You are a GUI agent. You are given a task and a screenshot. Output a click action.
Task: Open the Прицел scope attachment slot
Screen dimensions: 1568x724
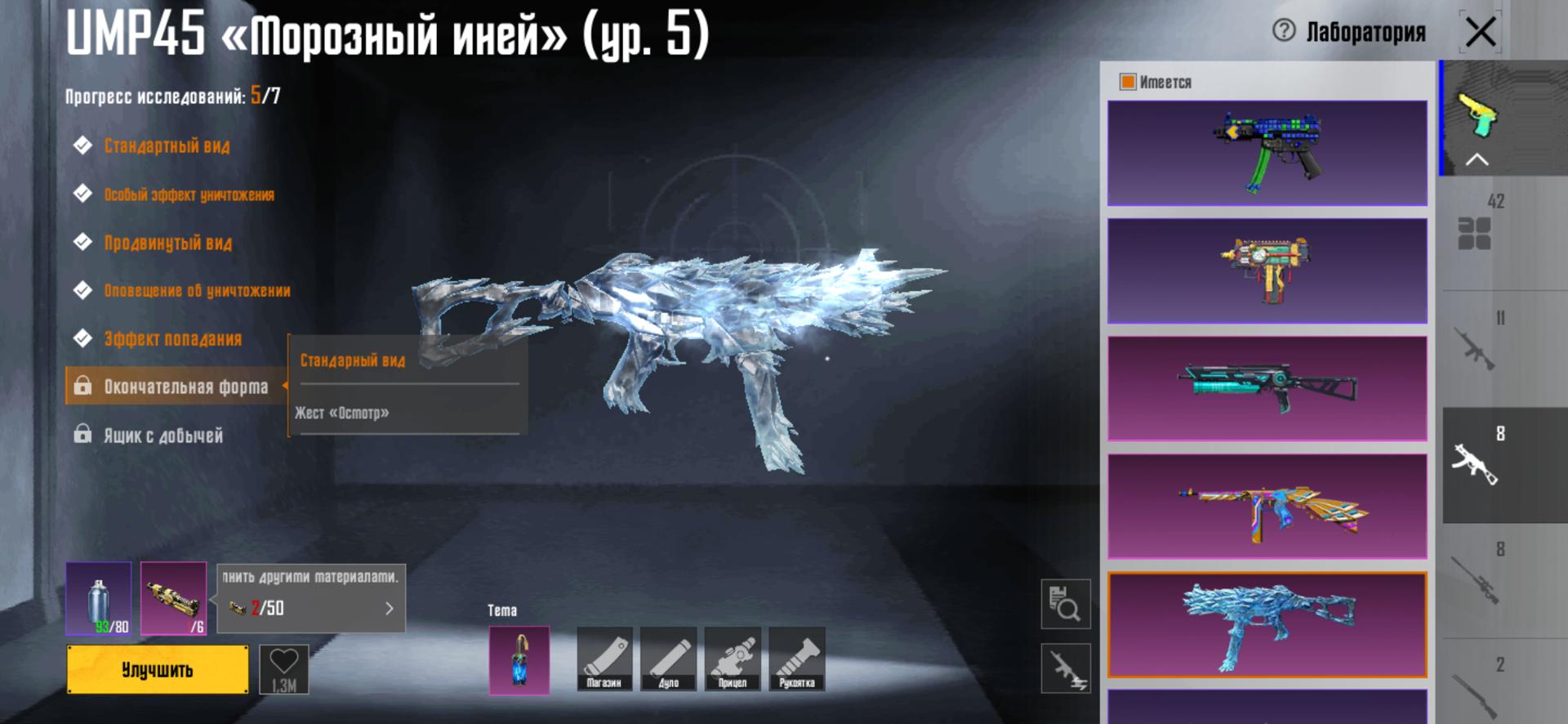point(733,659)
